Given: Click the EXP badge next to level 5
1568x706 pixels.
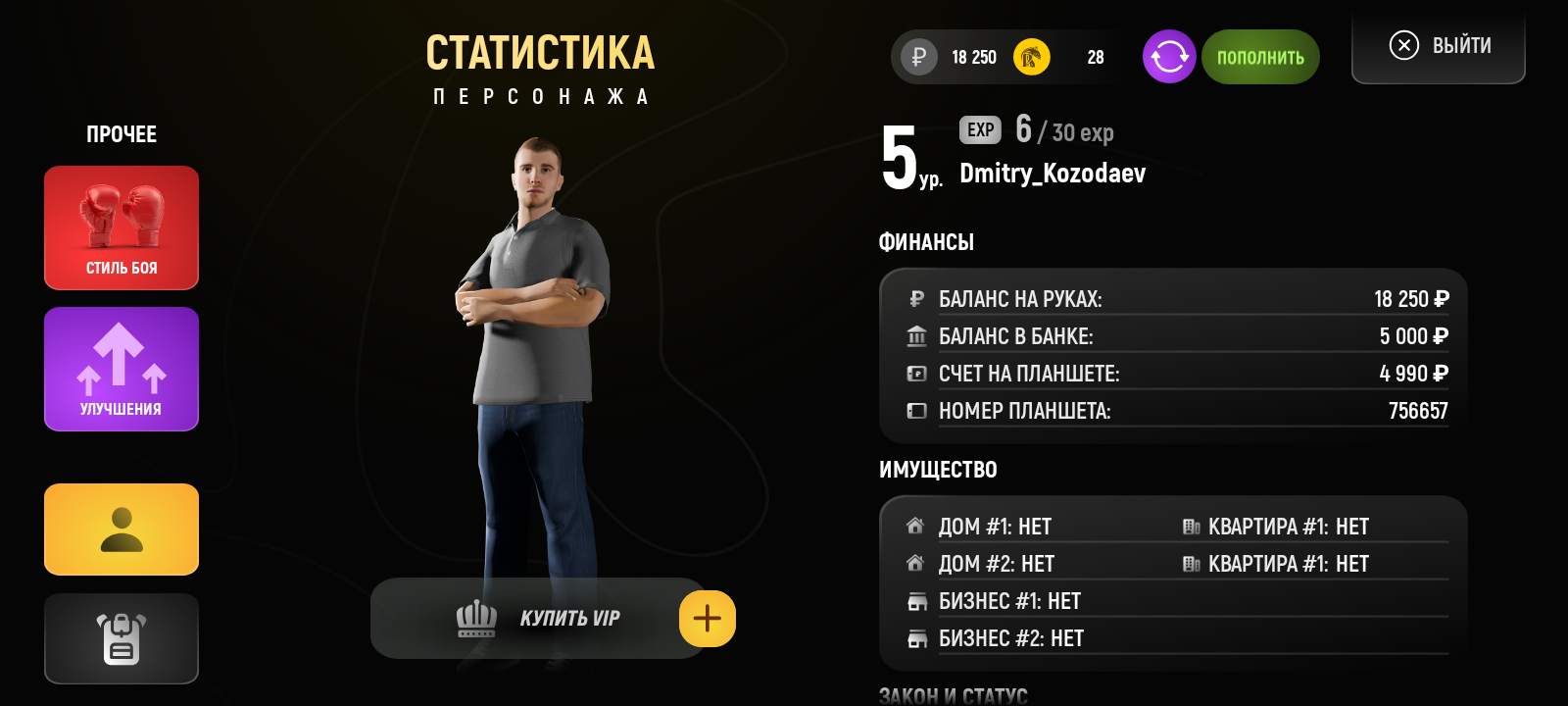Looking at the screenshot, I should click(979, 130).
